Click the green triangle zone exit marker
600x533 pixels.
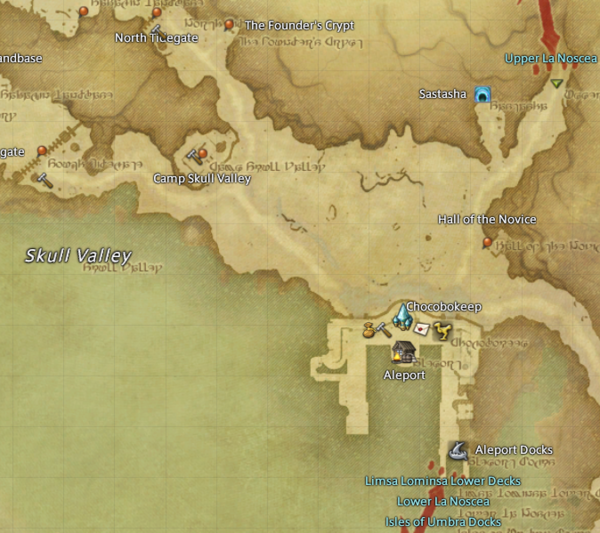[556, 84]
